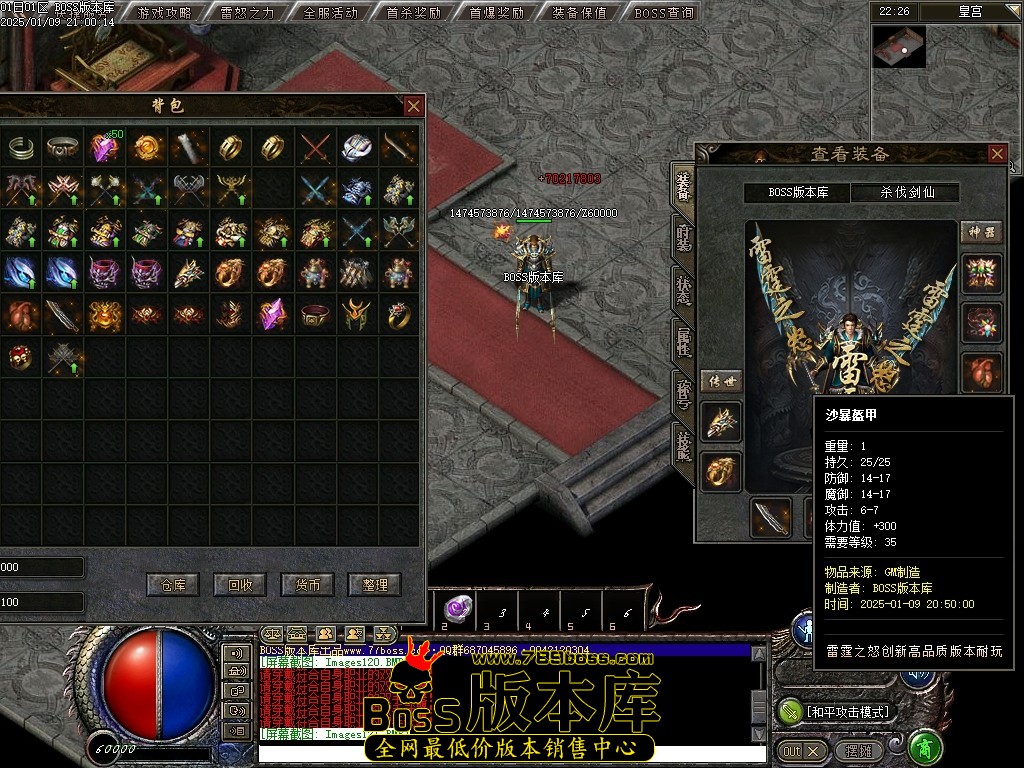The width and height of the screenshot is (1024, 768).
Task: Show the 全服活动 server events
Action: point(330,13)
